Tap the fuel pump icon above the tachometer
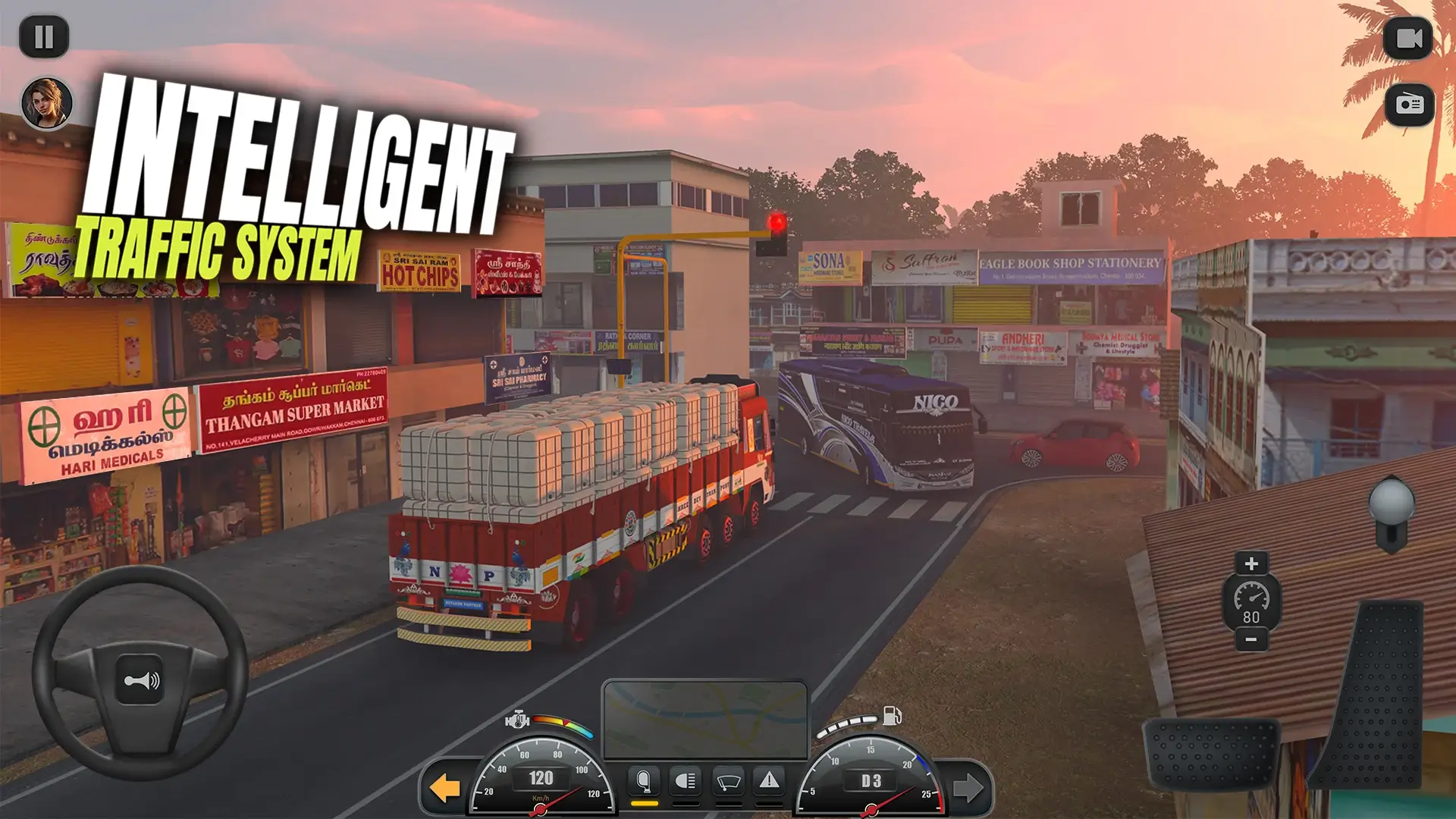Viewport: 1456px width, 819px height. [x=892, y=716]
